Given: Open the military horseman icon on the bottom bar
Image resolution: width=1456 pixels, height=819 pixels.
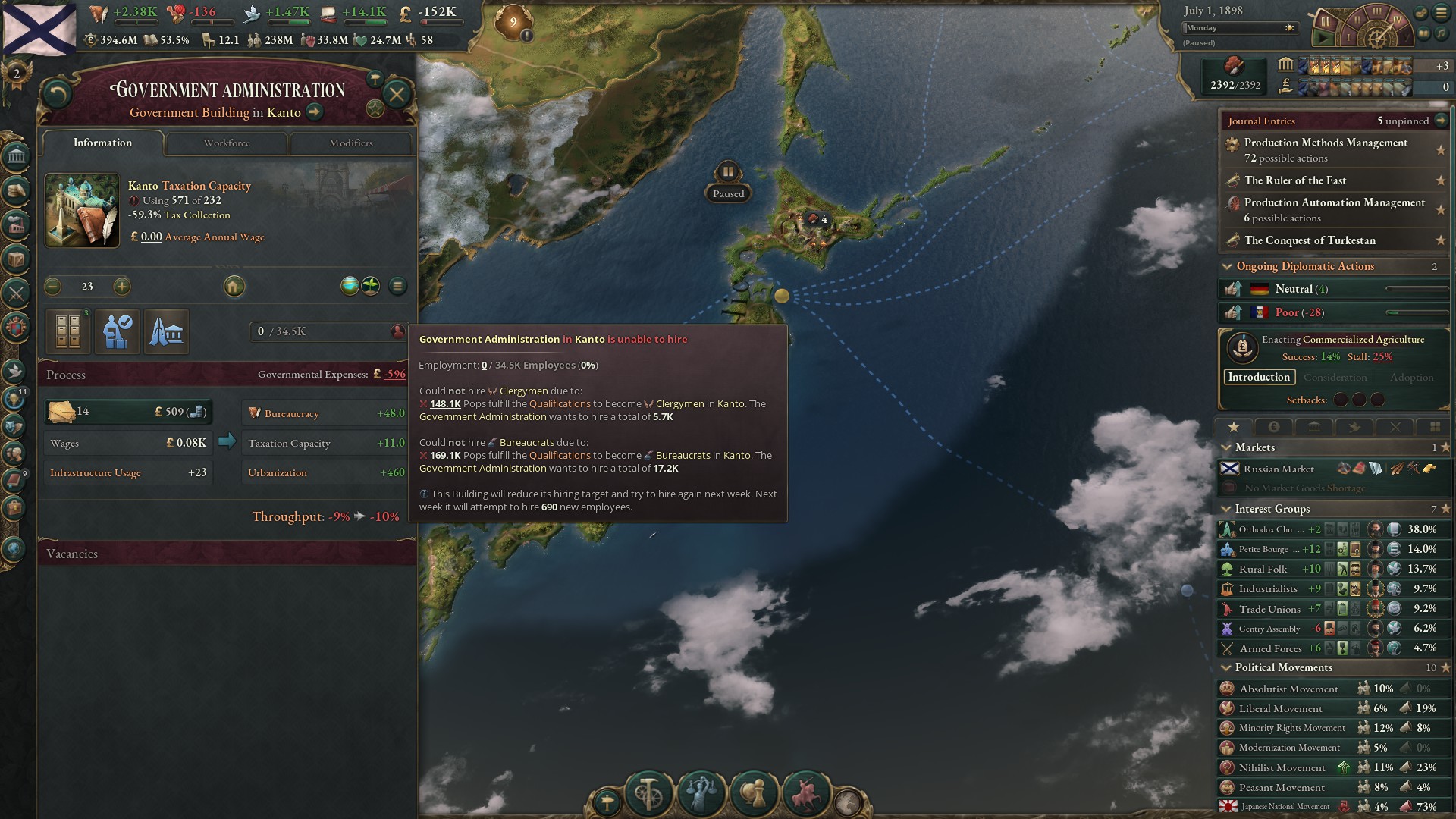Looking at the screenshot, I should (x=806, y=793).
